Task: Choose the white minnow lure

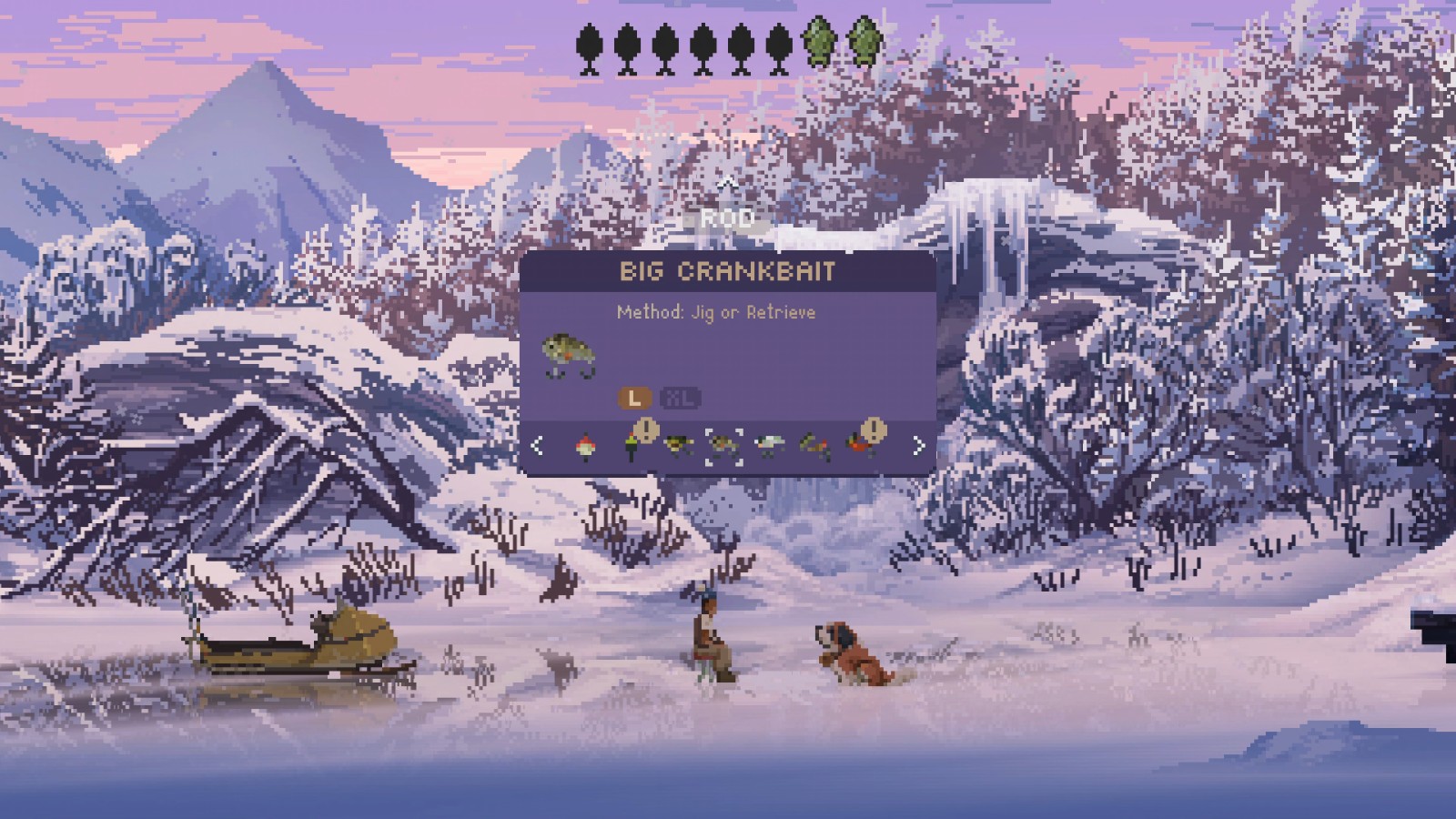Action: point(769,445)
